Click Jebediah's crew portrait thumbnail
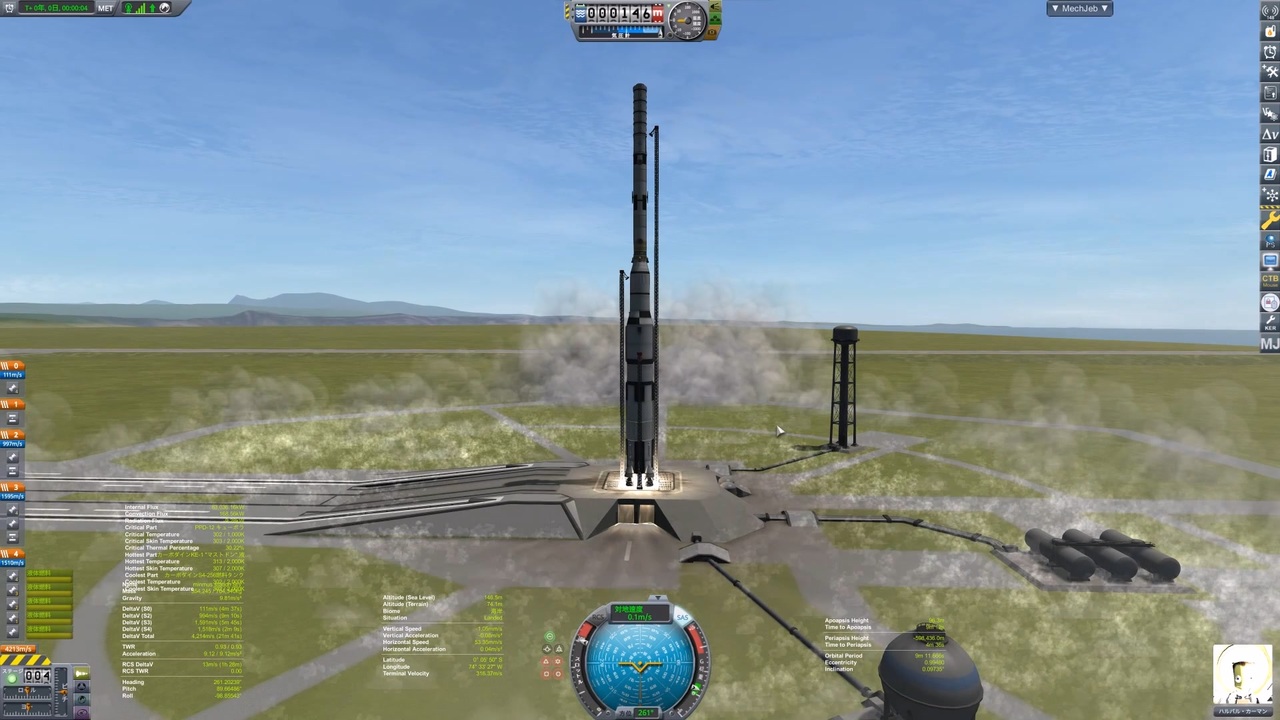The image size is (1280, 720). click(1243, 675)
